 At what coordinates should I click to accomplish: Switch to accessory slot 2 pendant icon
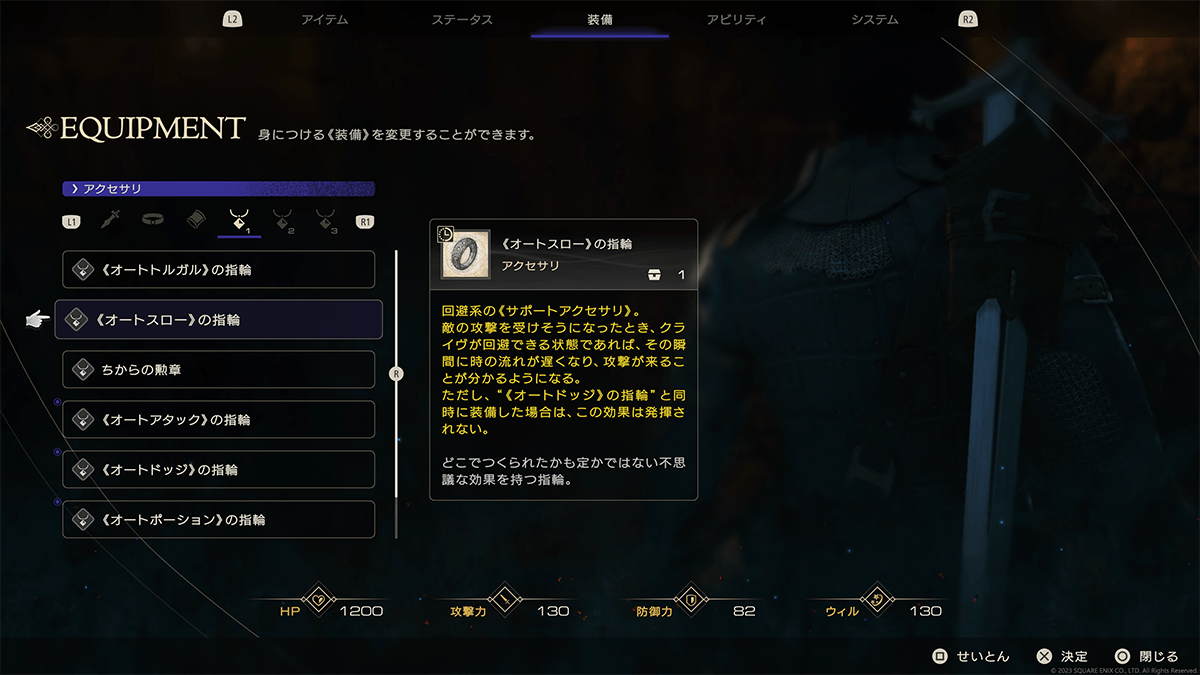[x=283, y=221]
